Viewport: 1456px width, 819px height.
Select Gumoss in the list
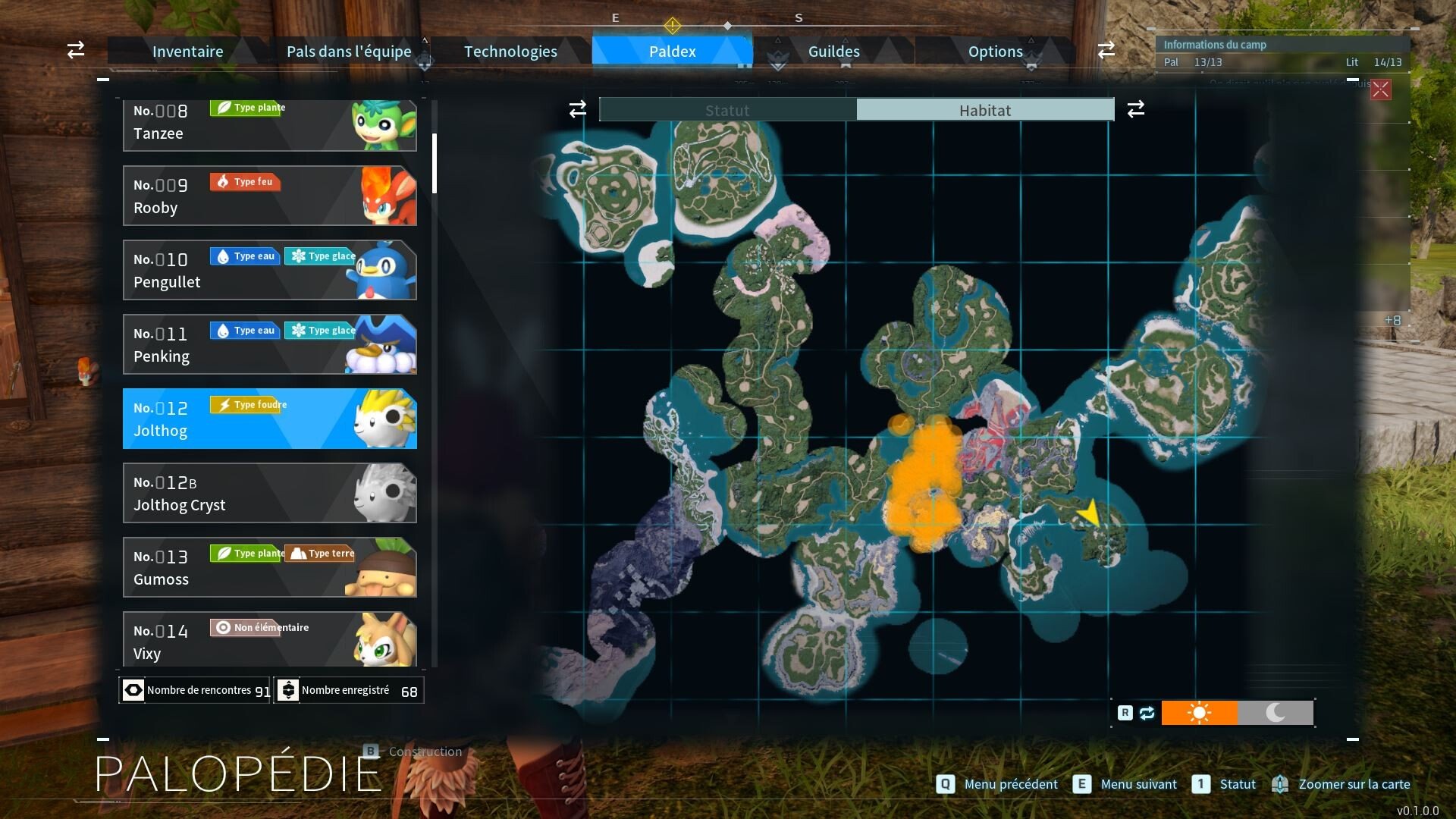coord(269,567)
